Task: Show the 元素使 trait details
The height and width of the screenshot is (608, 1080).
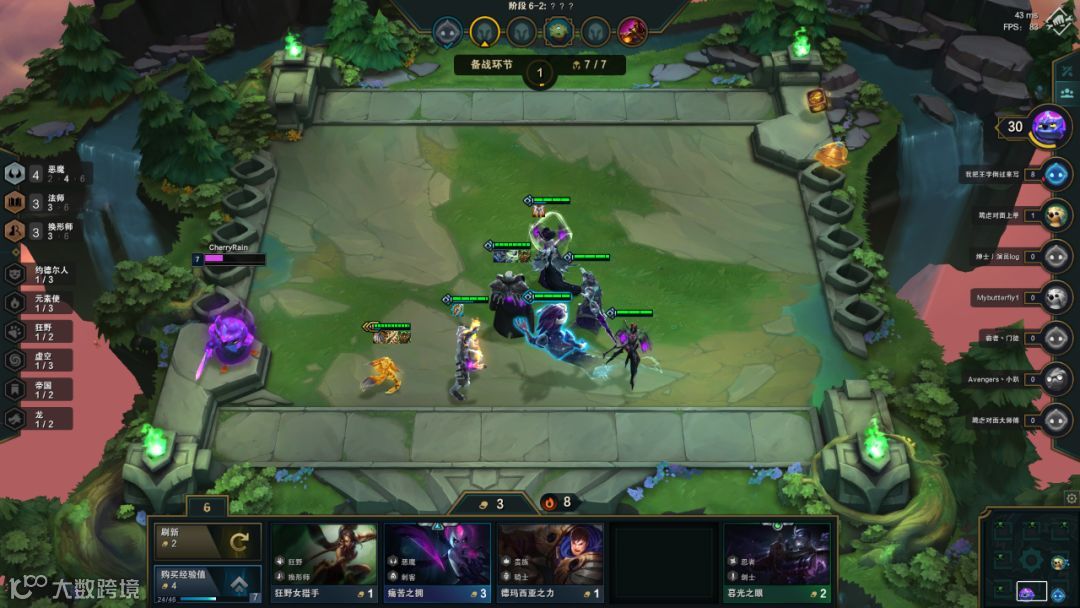Action: (40, 302)
